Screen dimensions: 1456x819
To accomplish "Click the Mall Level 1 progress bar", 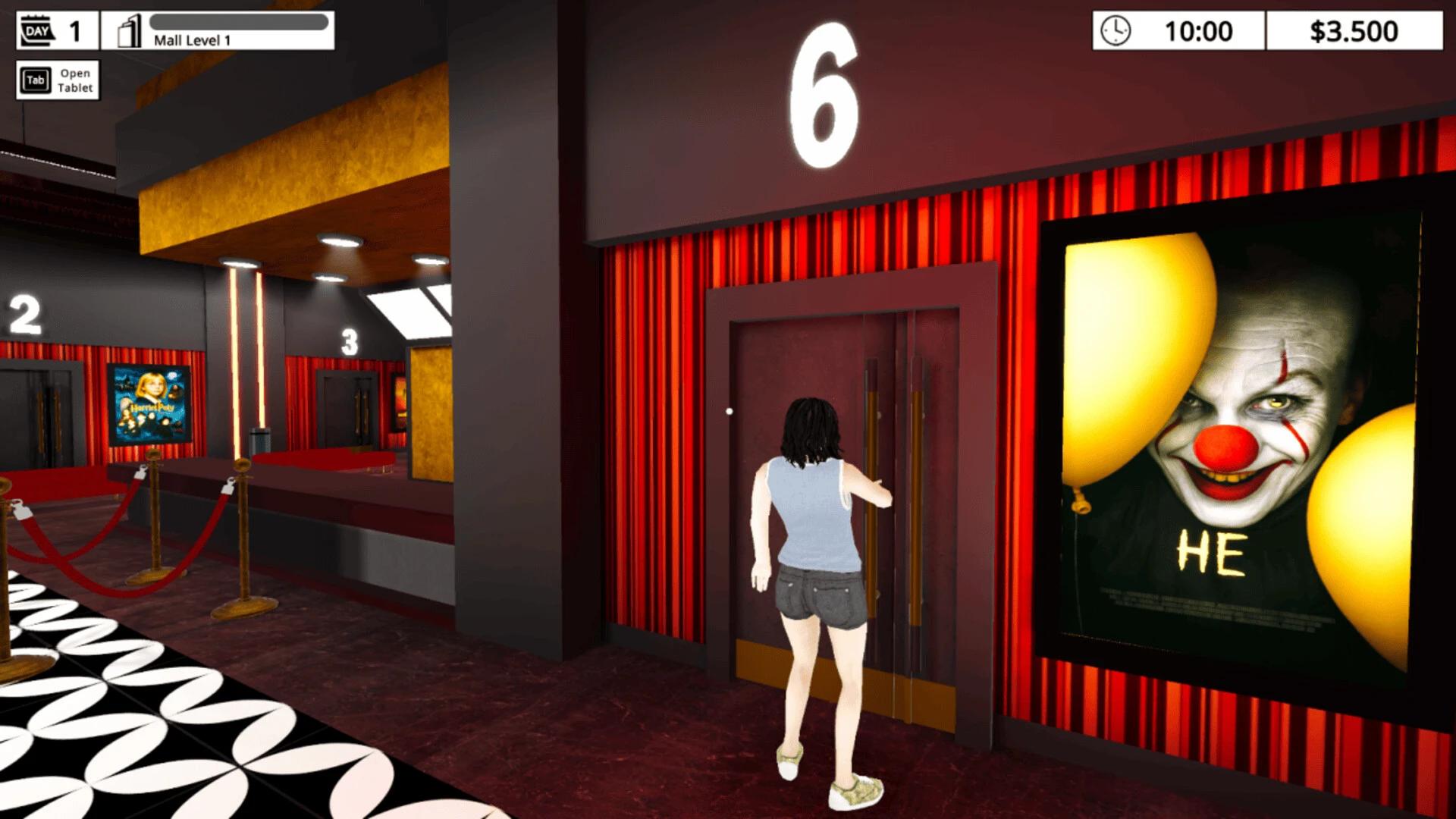I will (239, 21).
